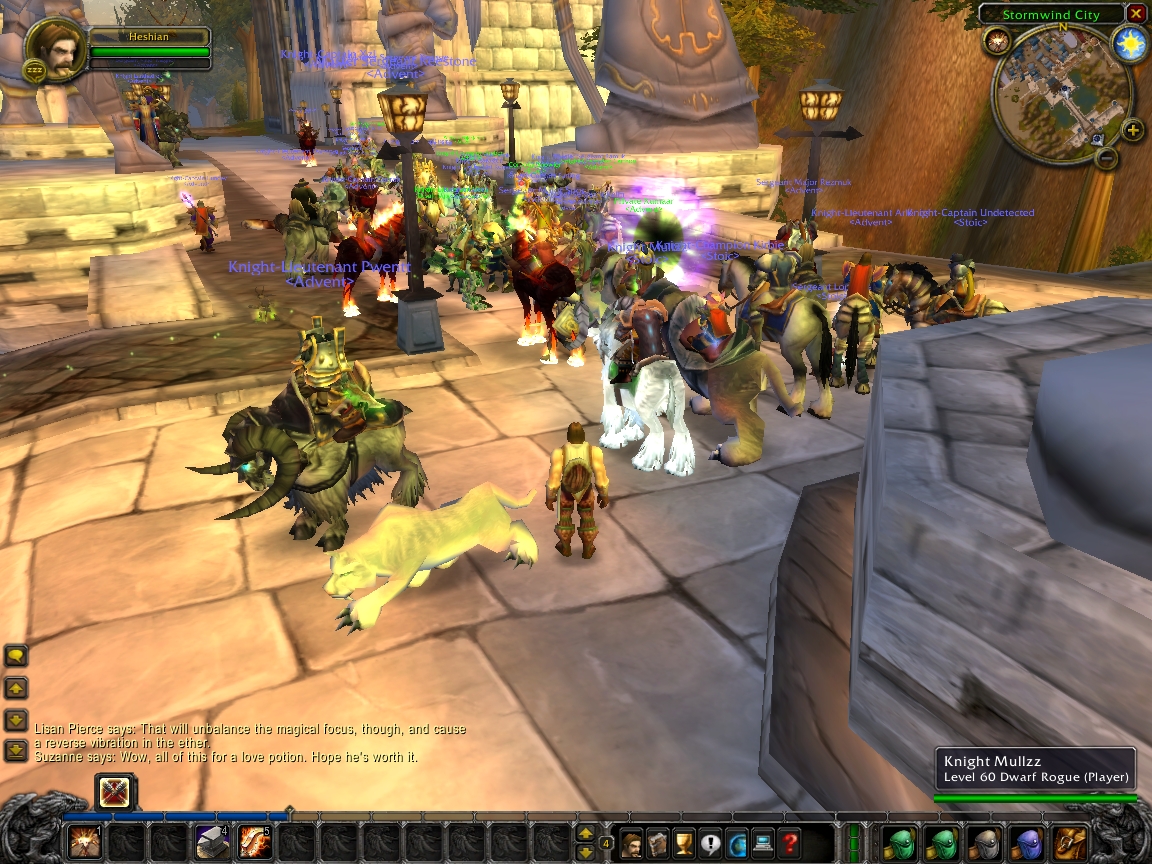Click the chat speech bubble button
This screenshot has height=864, width=1152.
coord(16,656)
